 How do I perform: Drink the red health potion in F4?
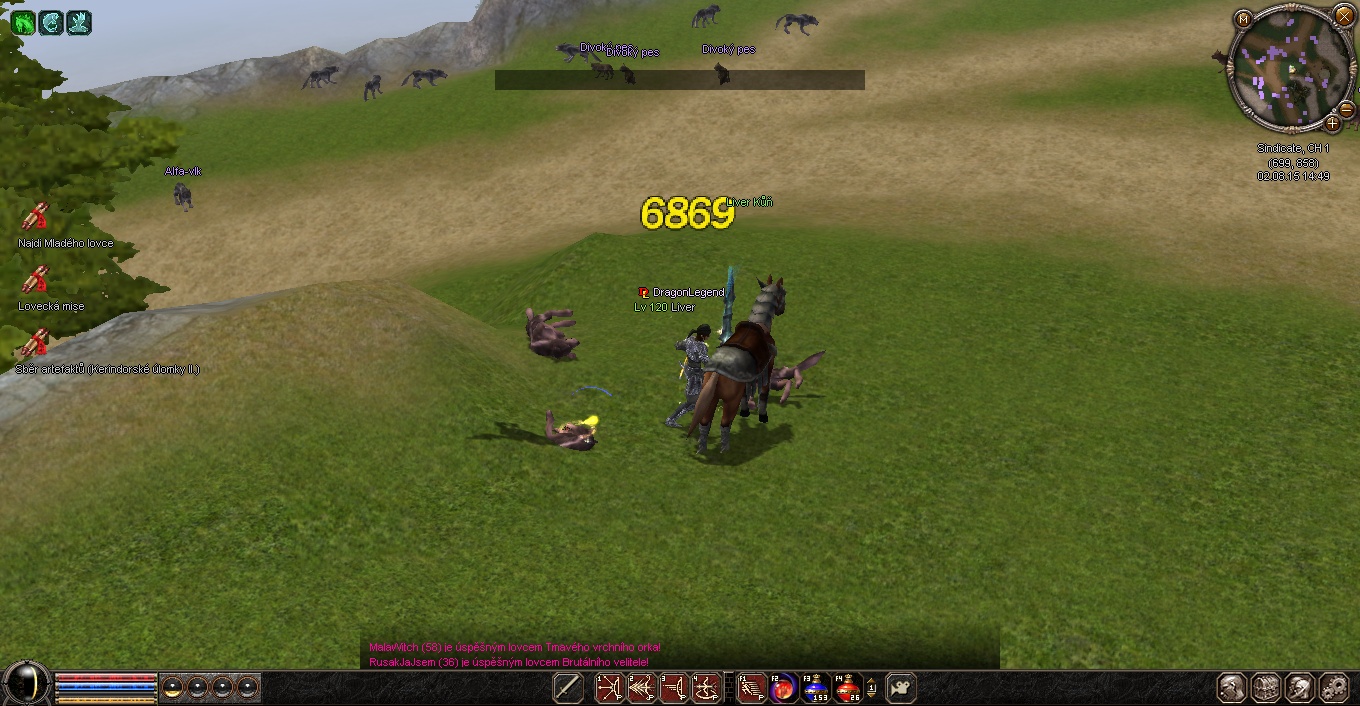point(848,688)
